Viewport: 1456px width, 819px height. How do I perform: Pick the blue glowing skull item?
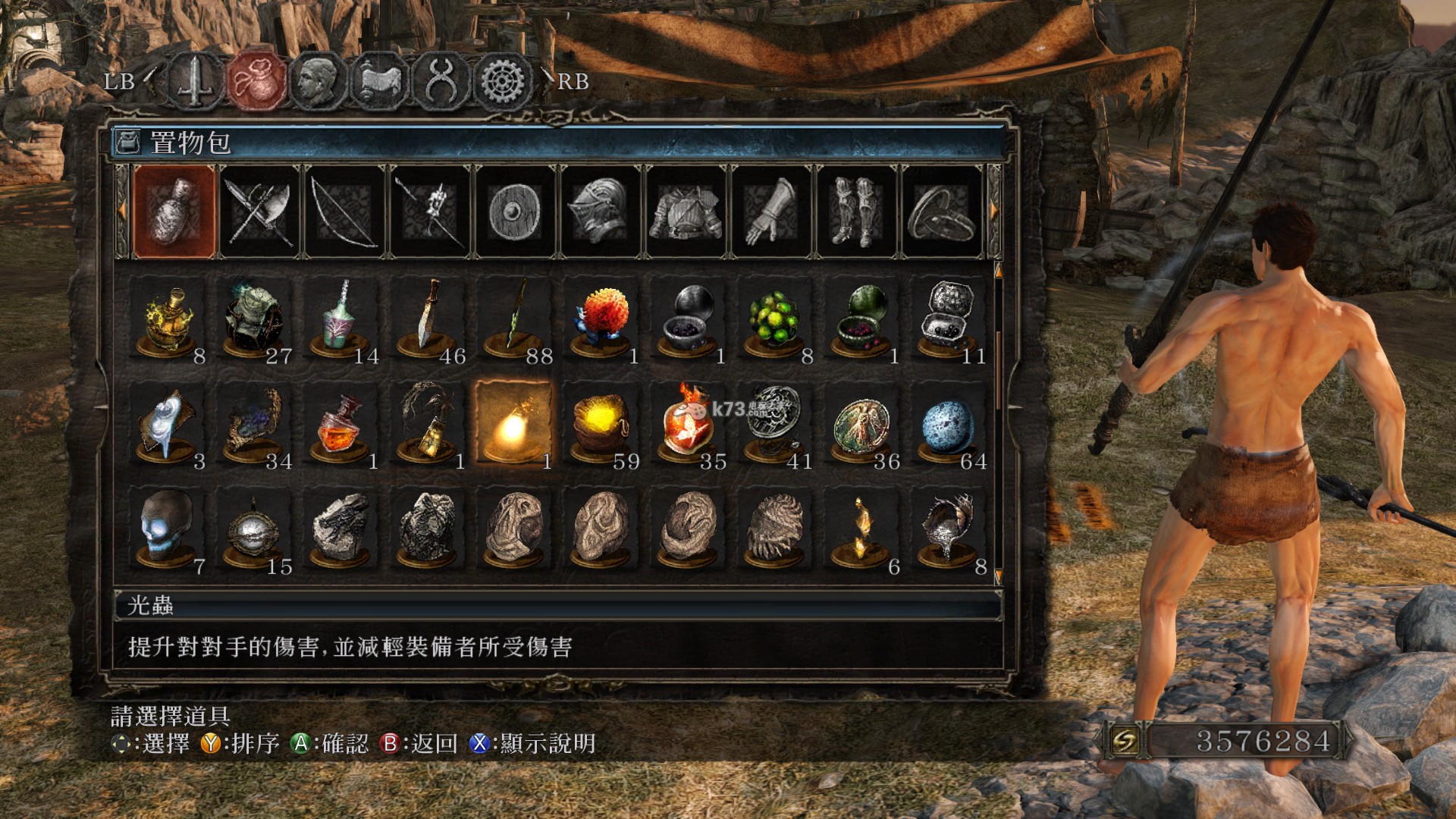click(167, 527)
